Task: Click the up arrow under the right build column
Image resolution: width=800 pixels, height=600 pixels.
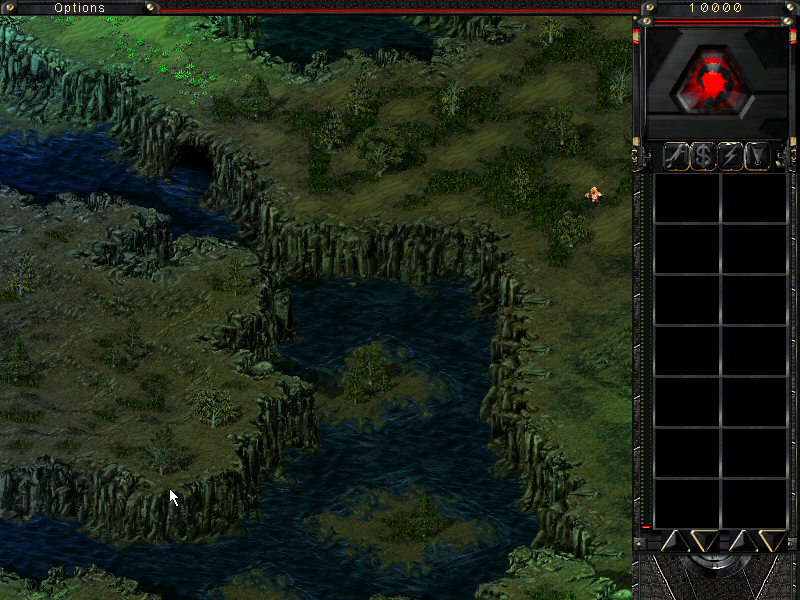Action: pyautogui.click(x=742, y=541)
